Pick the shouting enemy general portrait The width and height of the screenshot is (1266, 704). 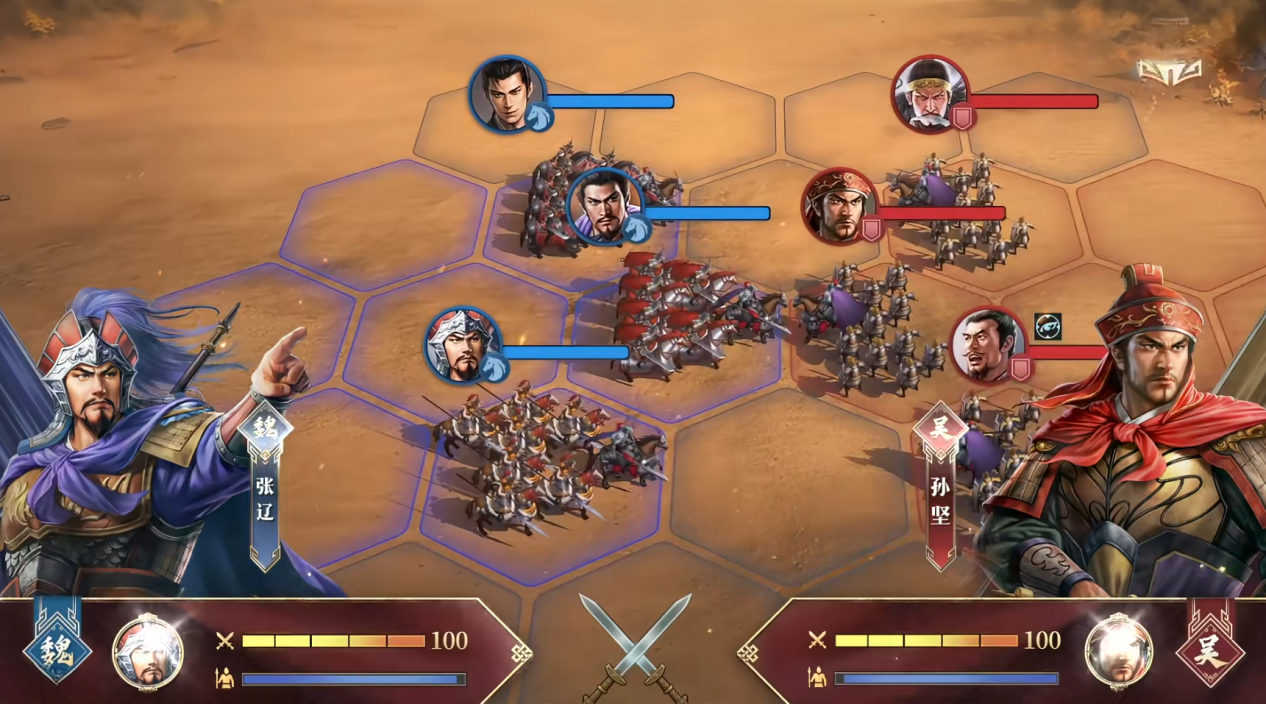click(x=988, y=346)
